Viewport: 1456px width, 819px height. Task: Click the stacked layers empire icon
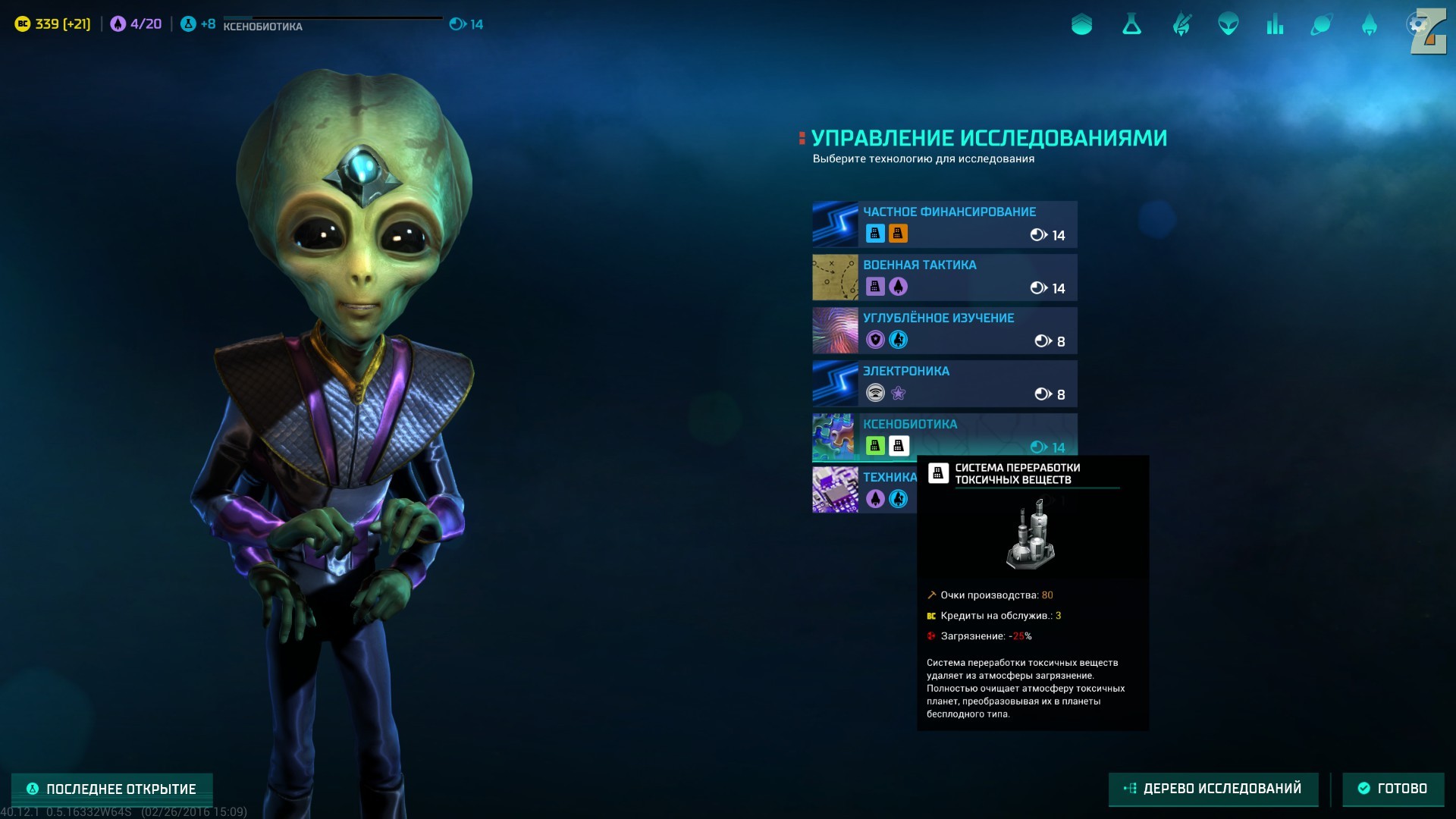coord(1081,25)
